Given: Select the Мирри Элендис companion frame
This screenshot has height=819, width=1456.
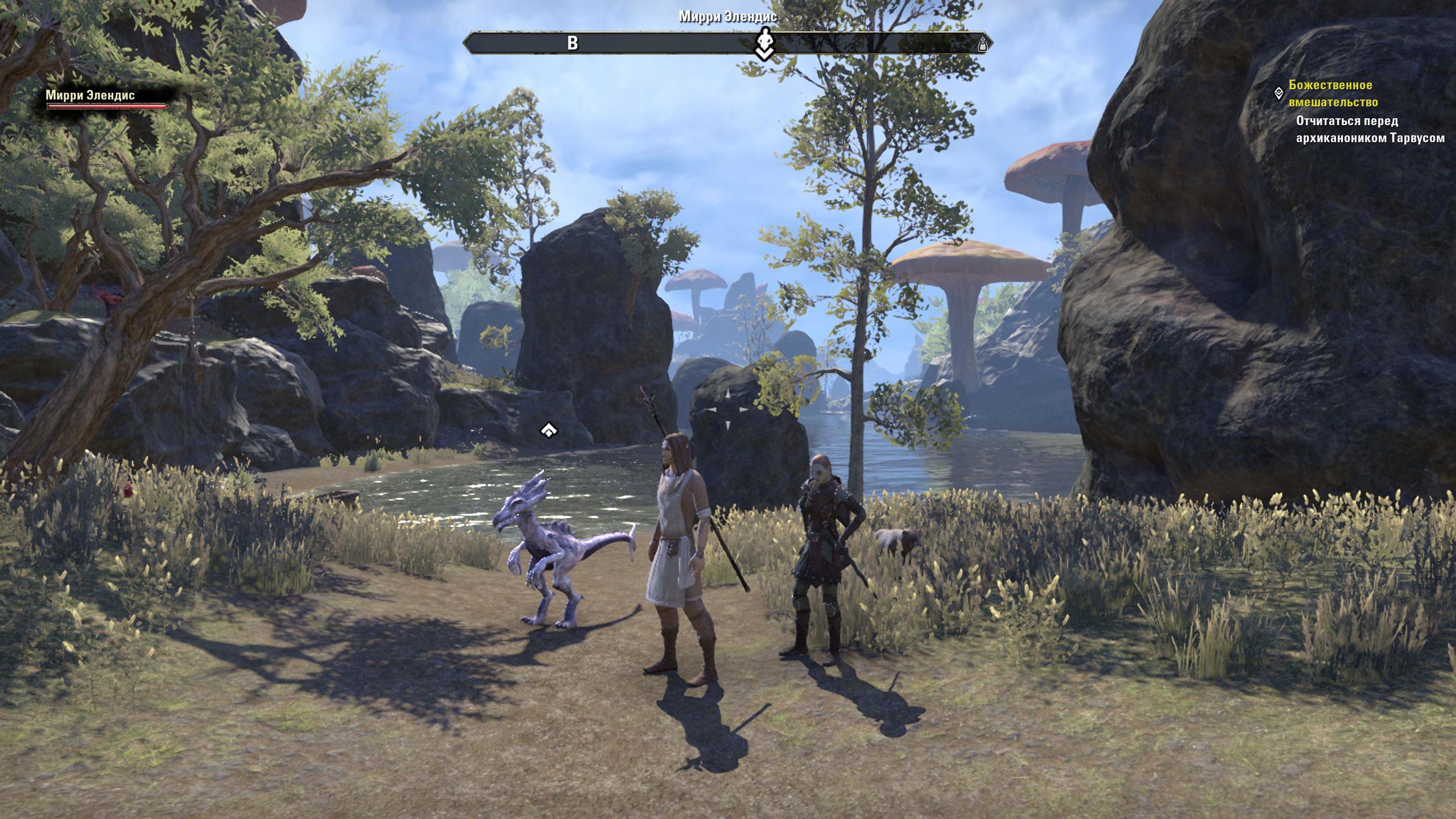Looking at the screenshot, I should coord(107,100).
